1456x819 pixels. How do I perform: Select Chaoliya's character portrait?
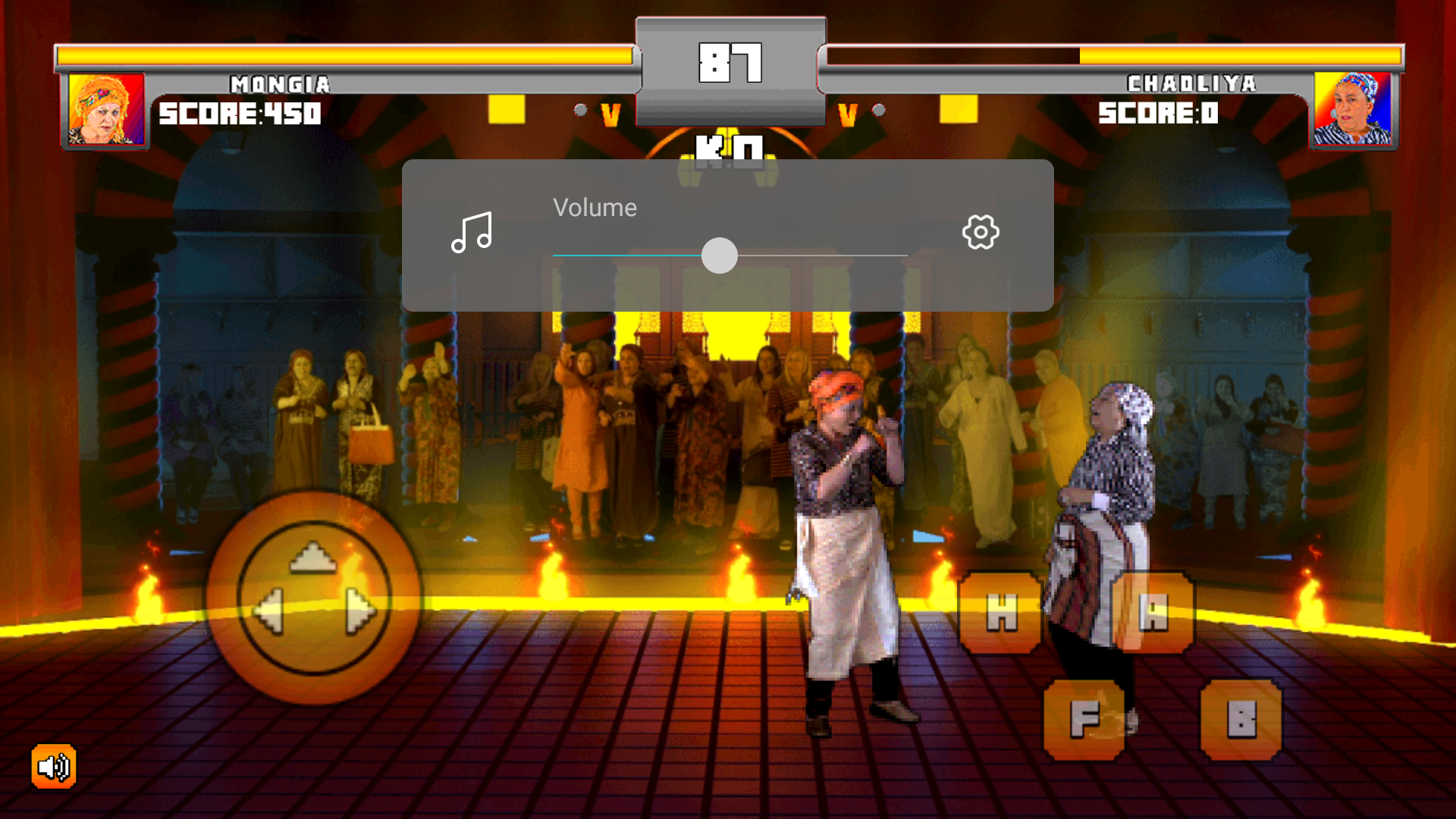[x=1354, y=109]
